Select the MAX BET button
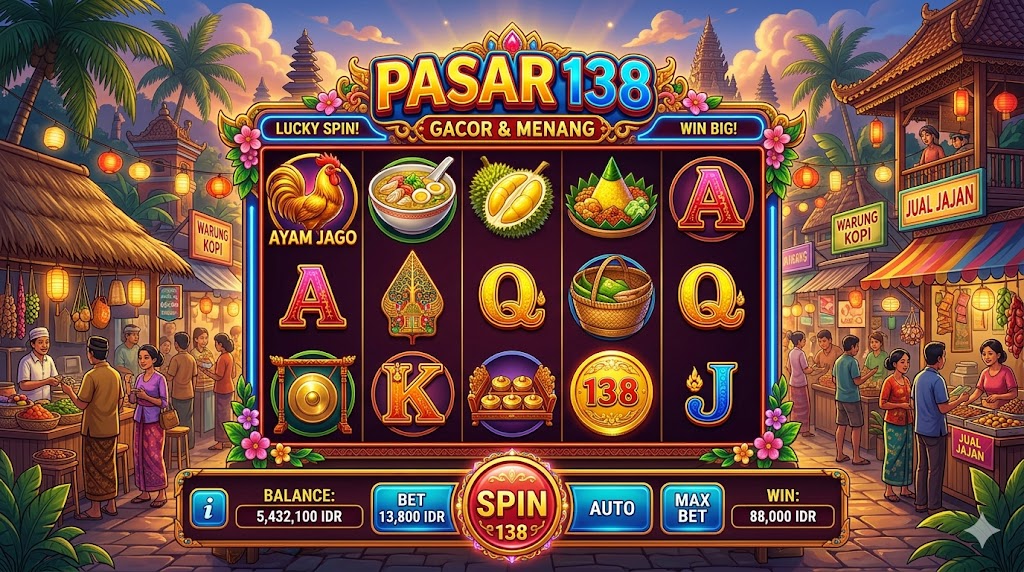This screenshot has width=1024, height=572. click(x=692, y=508)
